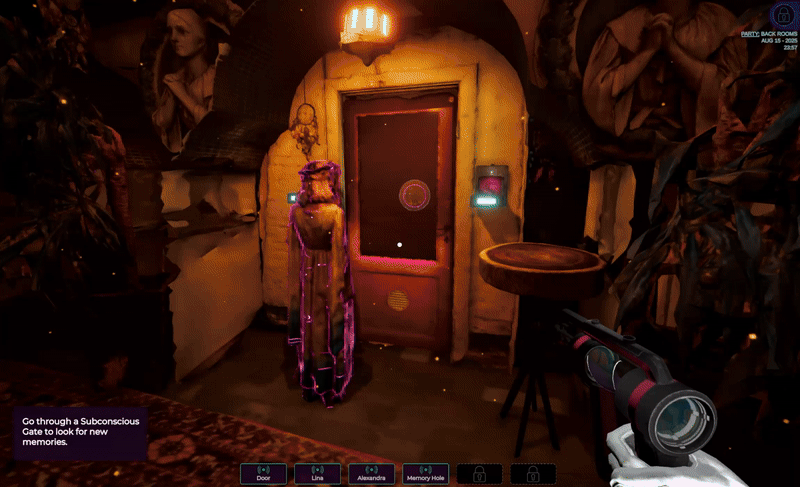800x487 pixels.
Task: Click the circular padlock icon above the location
Action: tap(783, 14)
